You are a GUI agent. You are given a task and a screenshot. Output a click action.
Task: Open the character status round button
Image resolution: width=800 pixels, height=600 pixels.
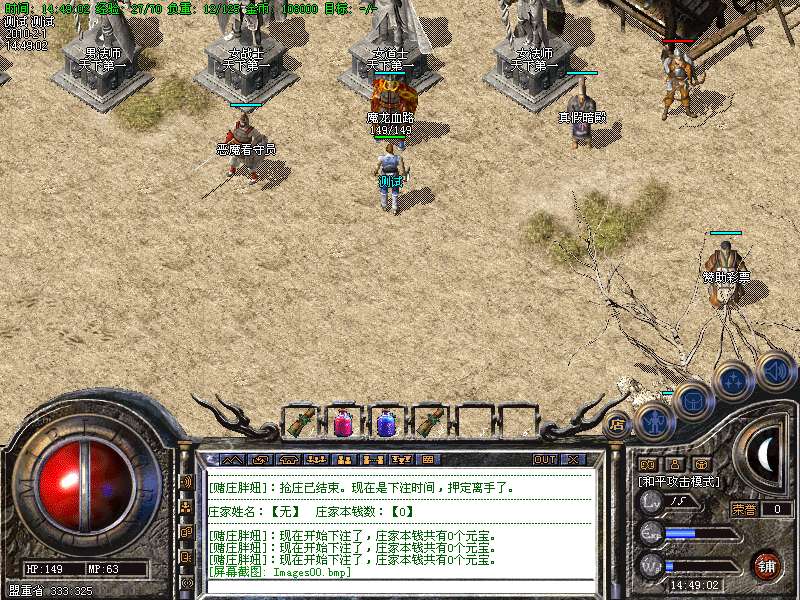click(x=654, y=421)
